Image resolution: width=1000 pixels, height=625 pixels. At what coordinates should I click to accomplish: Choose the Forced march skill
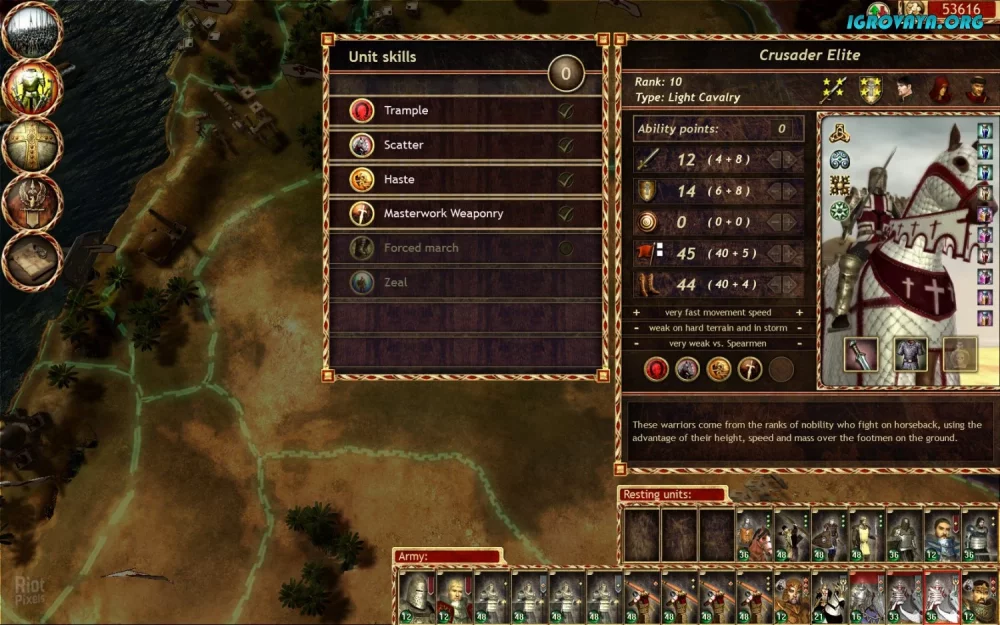(x=466, y=248)
